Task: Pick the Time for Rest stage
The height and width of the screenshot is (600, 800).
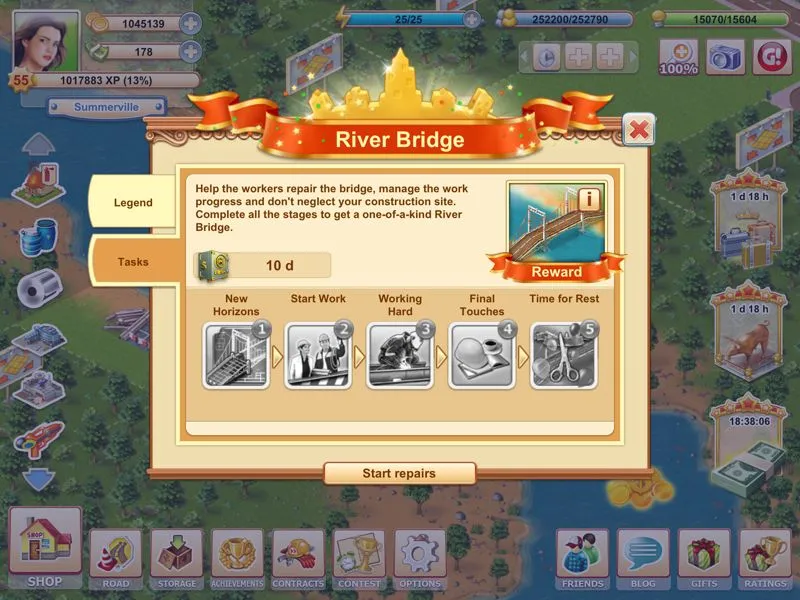Action: [x=563, y=354]
